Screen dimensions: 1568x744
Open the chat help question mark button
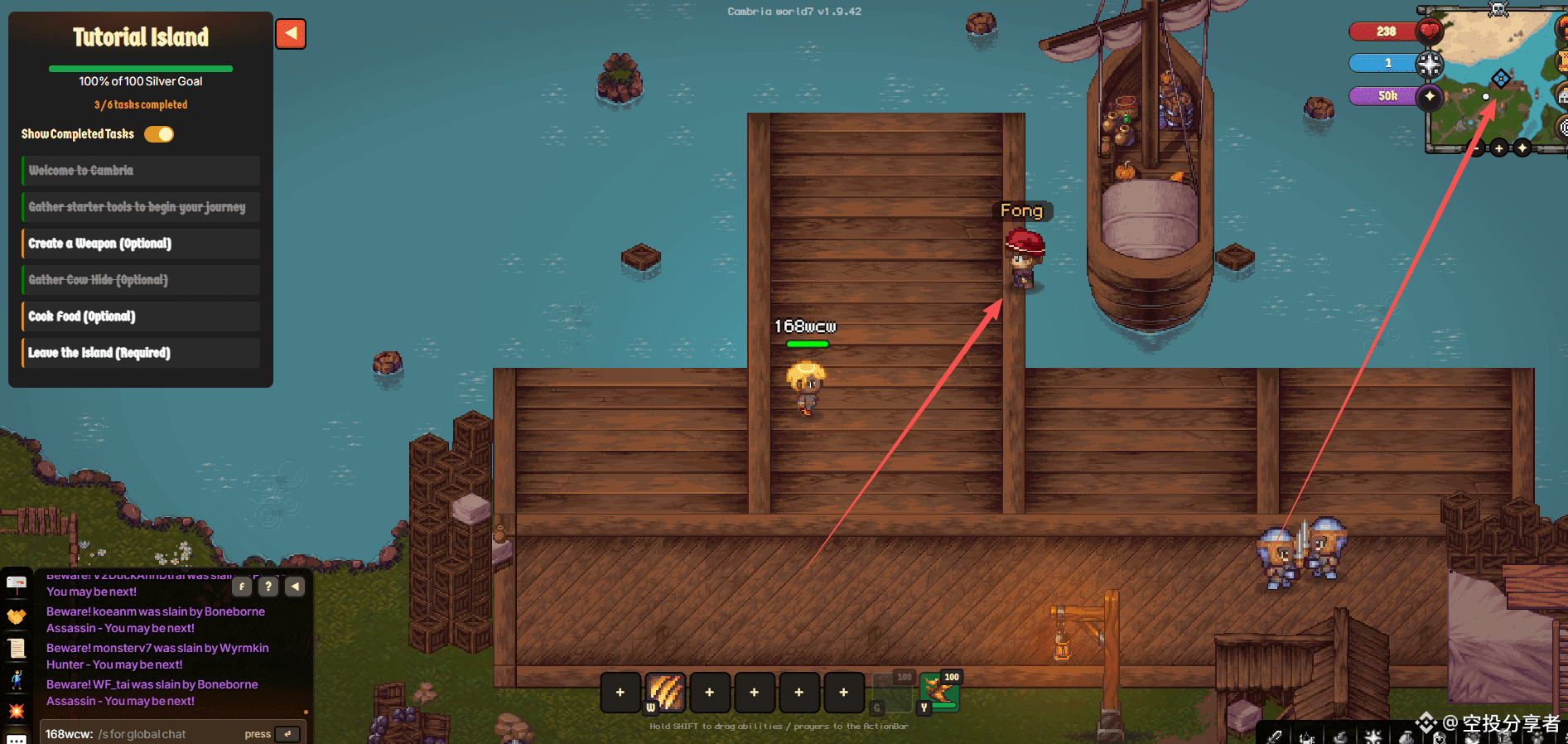pos(268,587)
